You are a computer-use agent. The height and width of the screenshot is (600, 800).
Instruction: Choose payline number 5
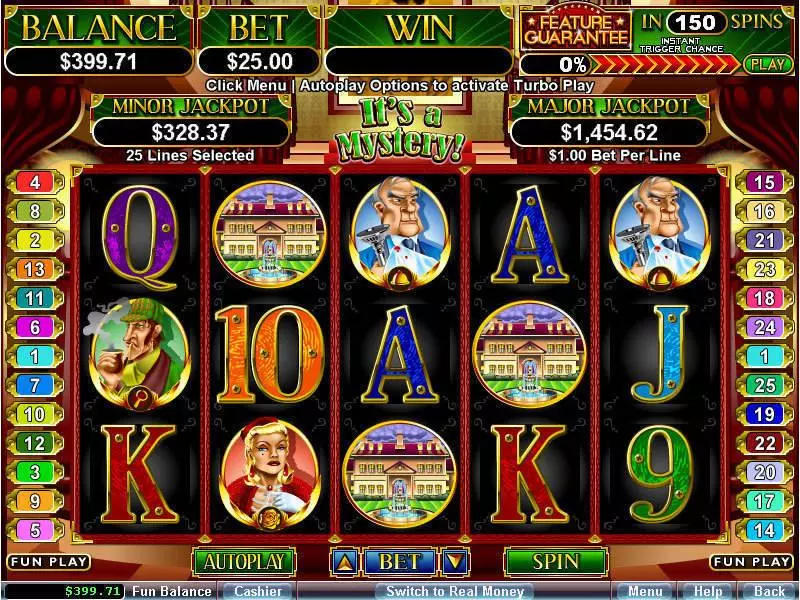[x=35, y=530]
